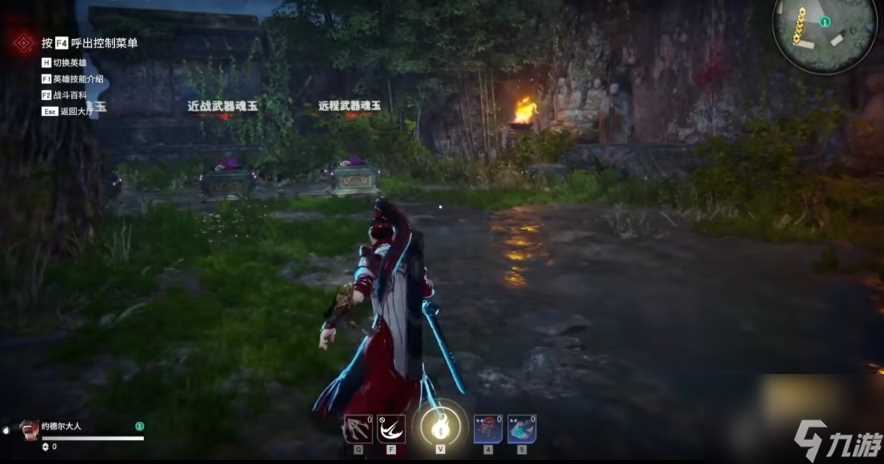Click the player hero portrait
This screenshot has width=884, height=464.
coord(30,428)
